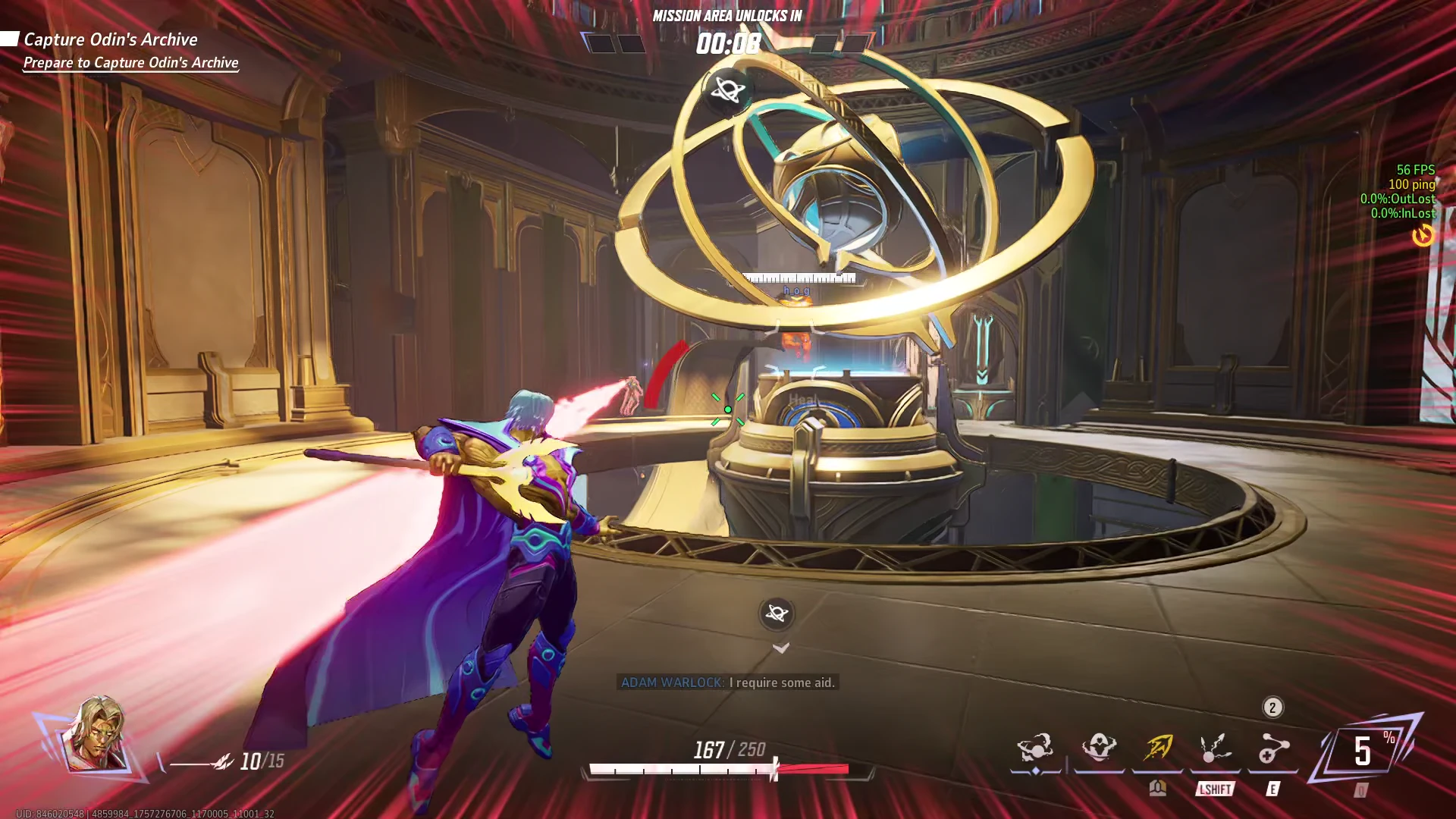
Task: Click the team-up orbiting planet ability icon
Action: tap(1035, 748)
